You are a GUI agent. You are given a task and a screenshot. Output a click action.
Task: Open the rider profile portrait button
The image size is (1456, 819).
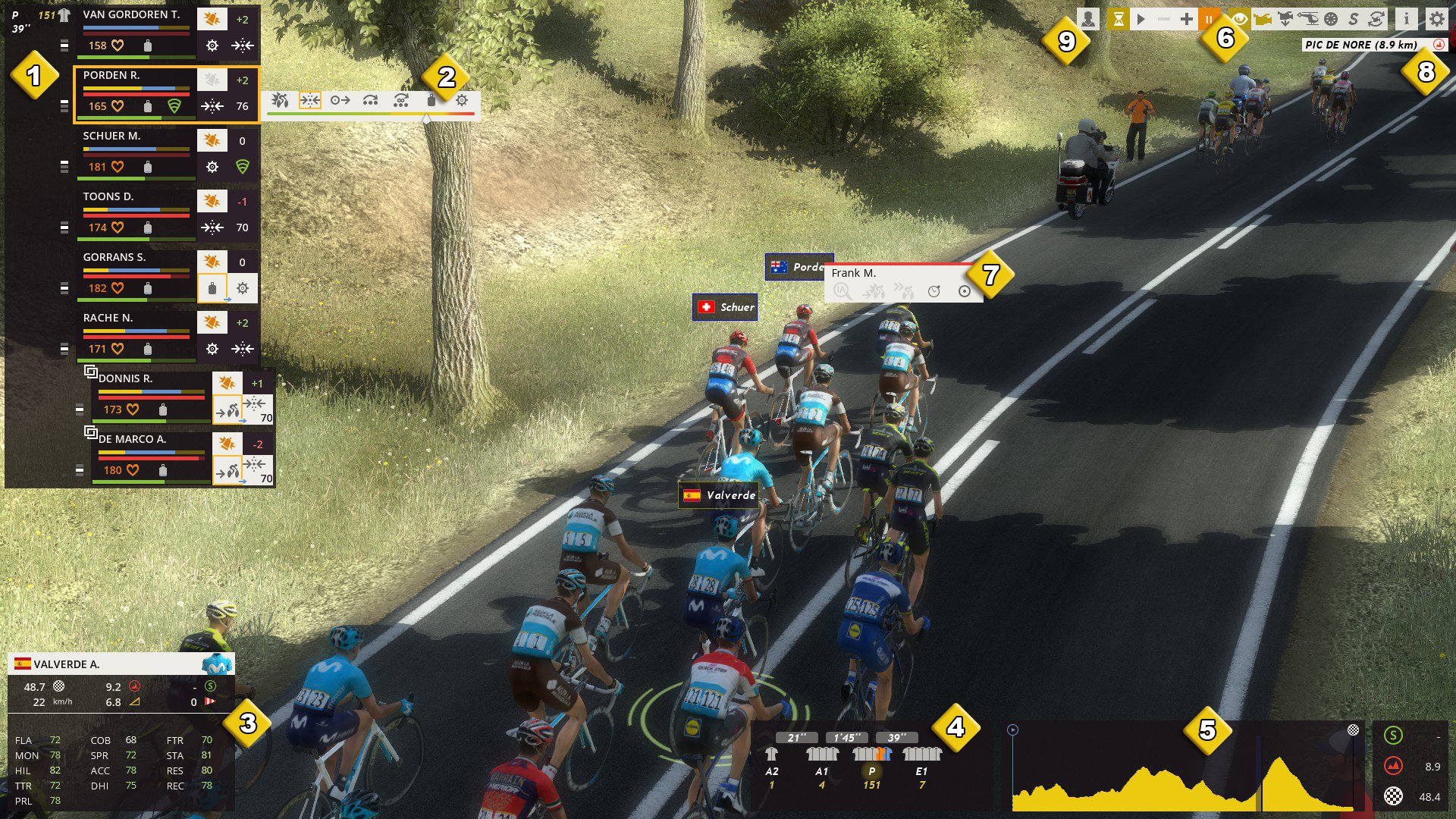(x=1088, y=20)
